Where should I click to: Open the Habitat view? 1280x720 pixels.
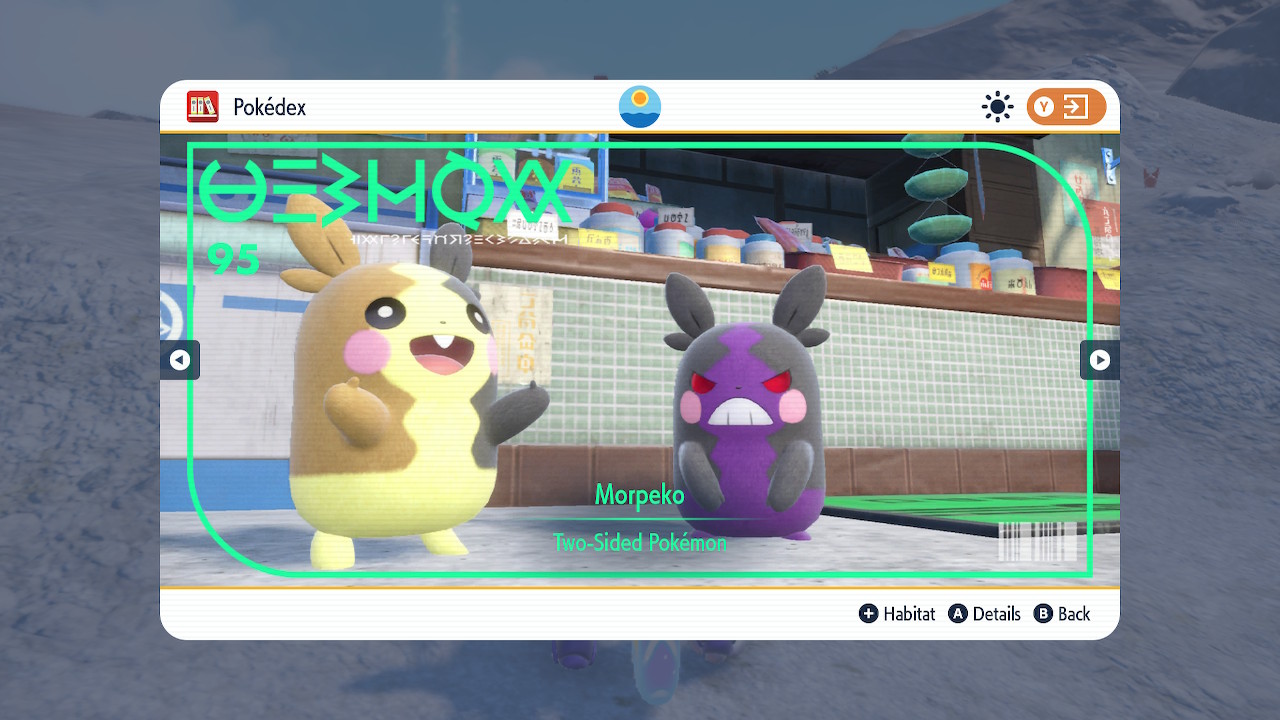[x=897, y=614]
